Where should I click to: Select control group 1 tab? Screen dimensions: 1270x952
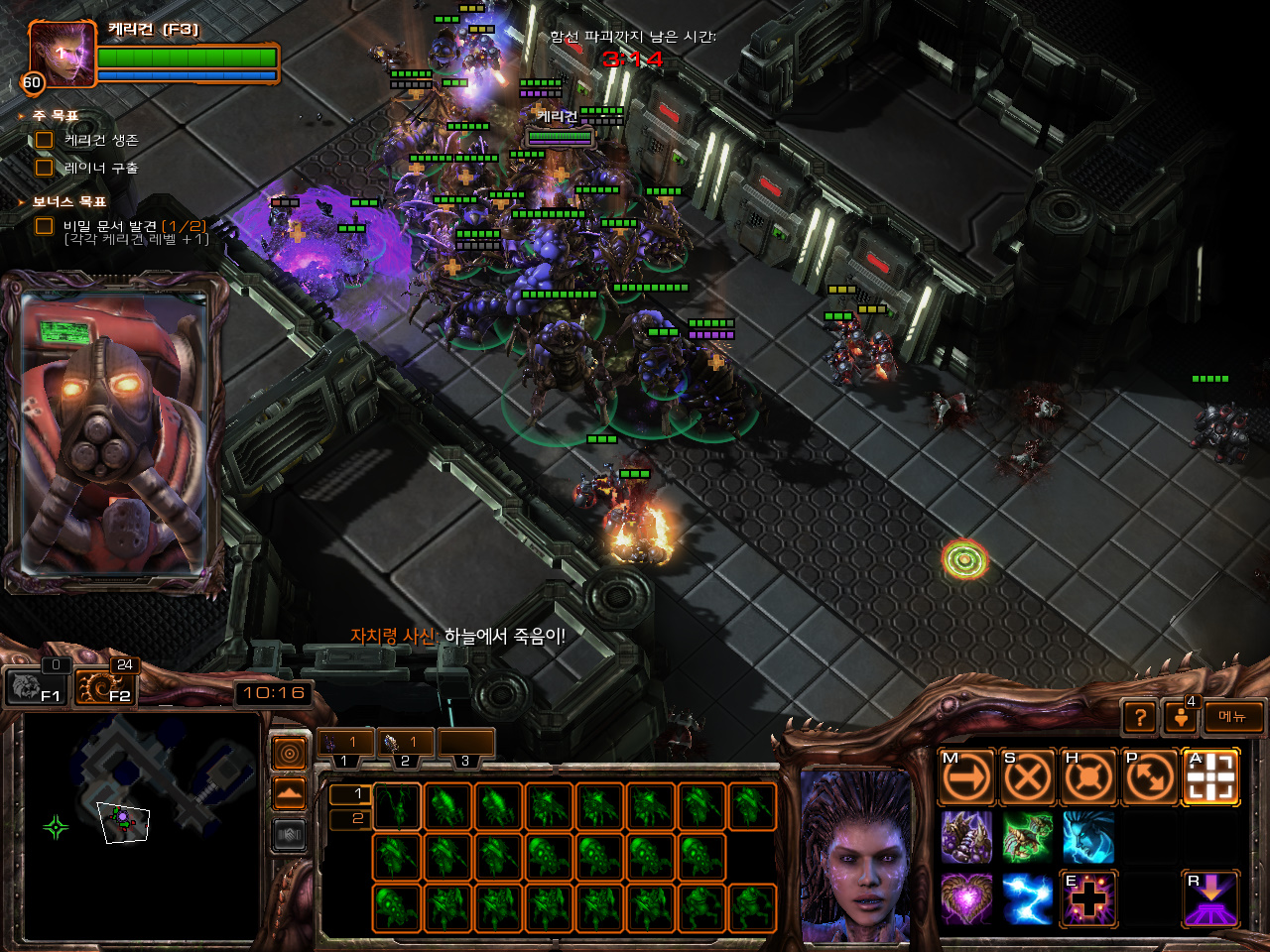point(345,744)
